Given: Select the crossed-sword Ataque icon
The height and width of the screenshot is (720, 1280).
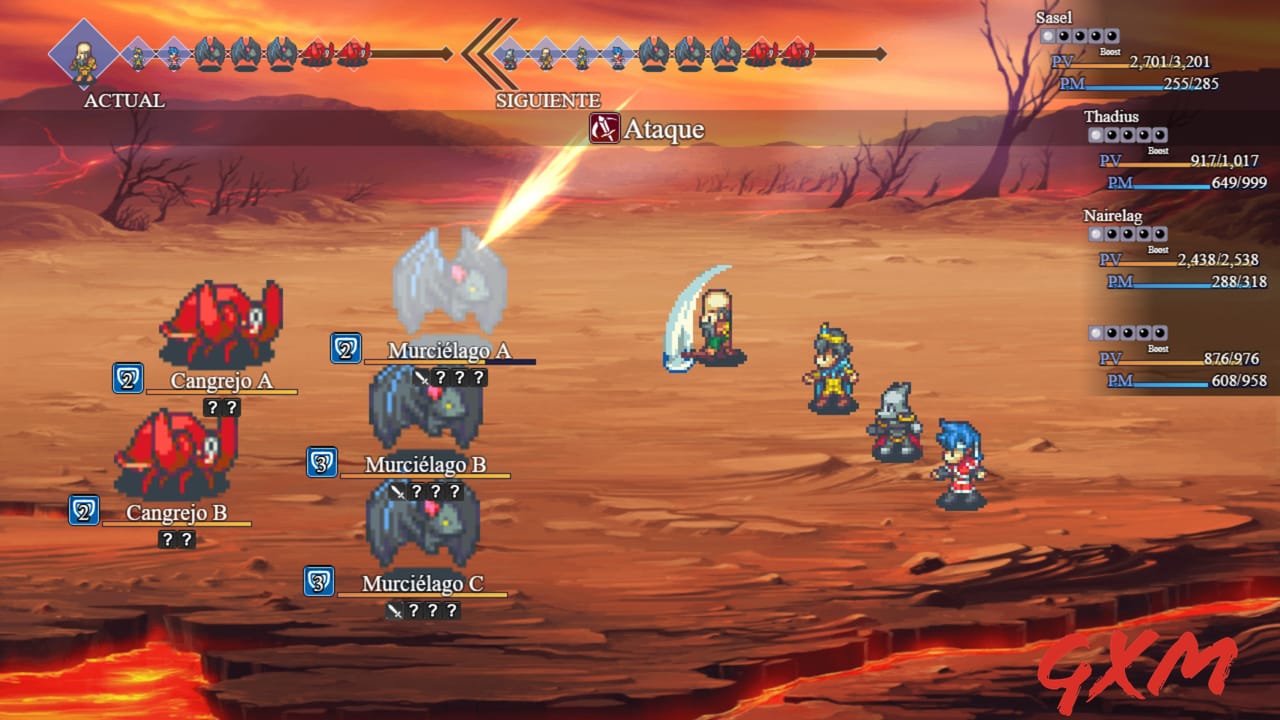Looking at the screenshot, I should 605,130.
